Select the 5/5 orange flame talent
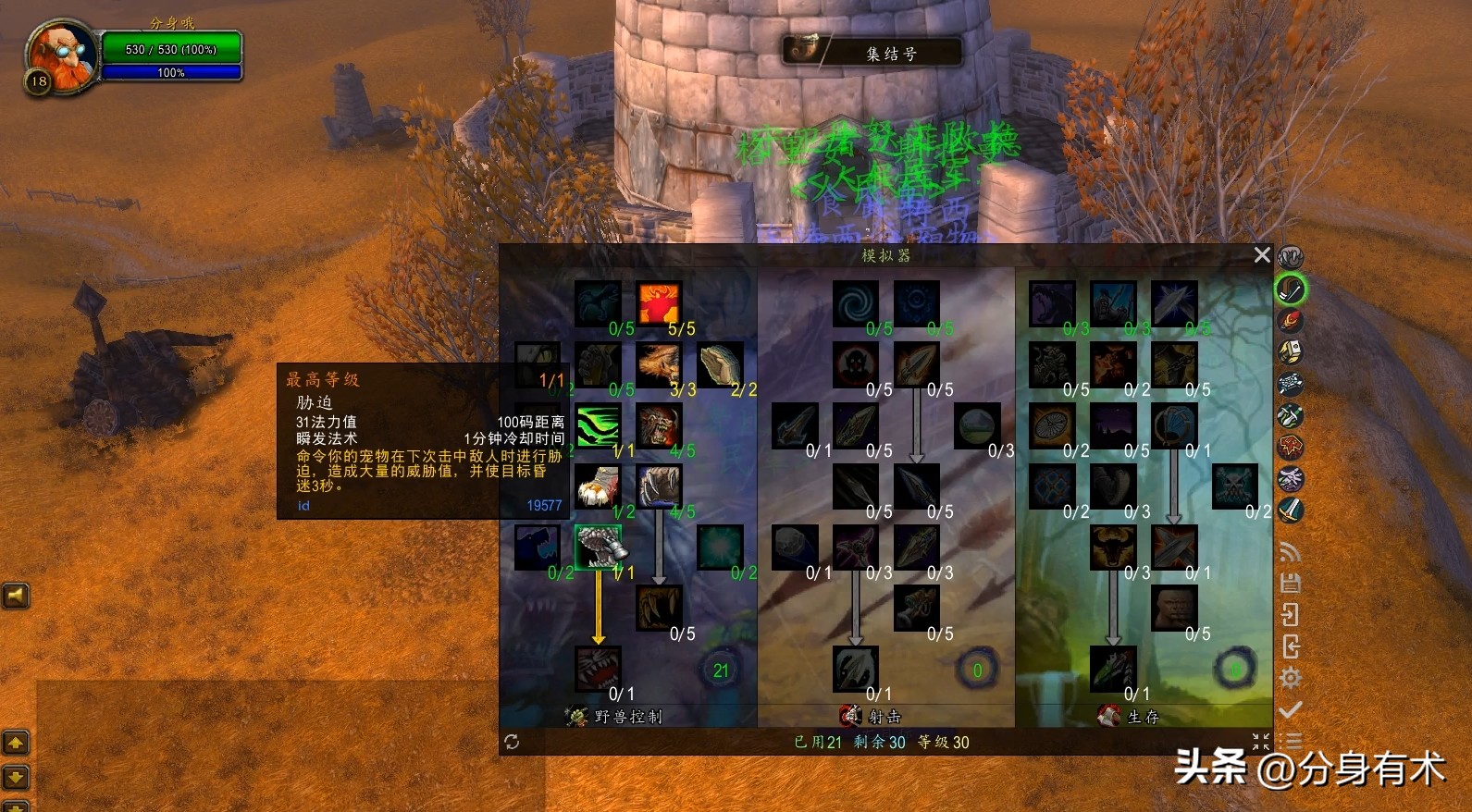Screen dimensions: 1472x812 point(659,303)
